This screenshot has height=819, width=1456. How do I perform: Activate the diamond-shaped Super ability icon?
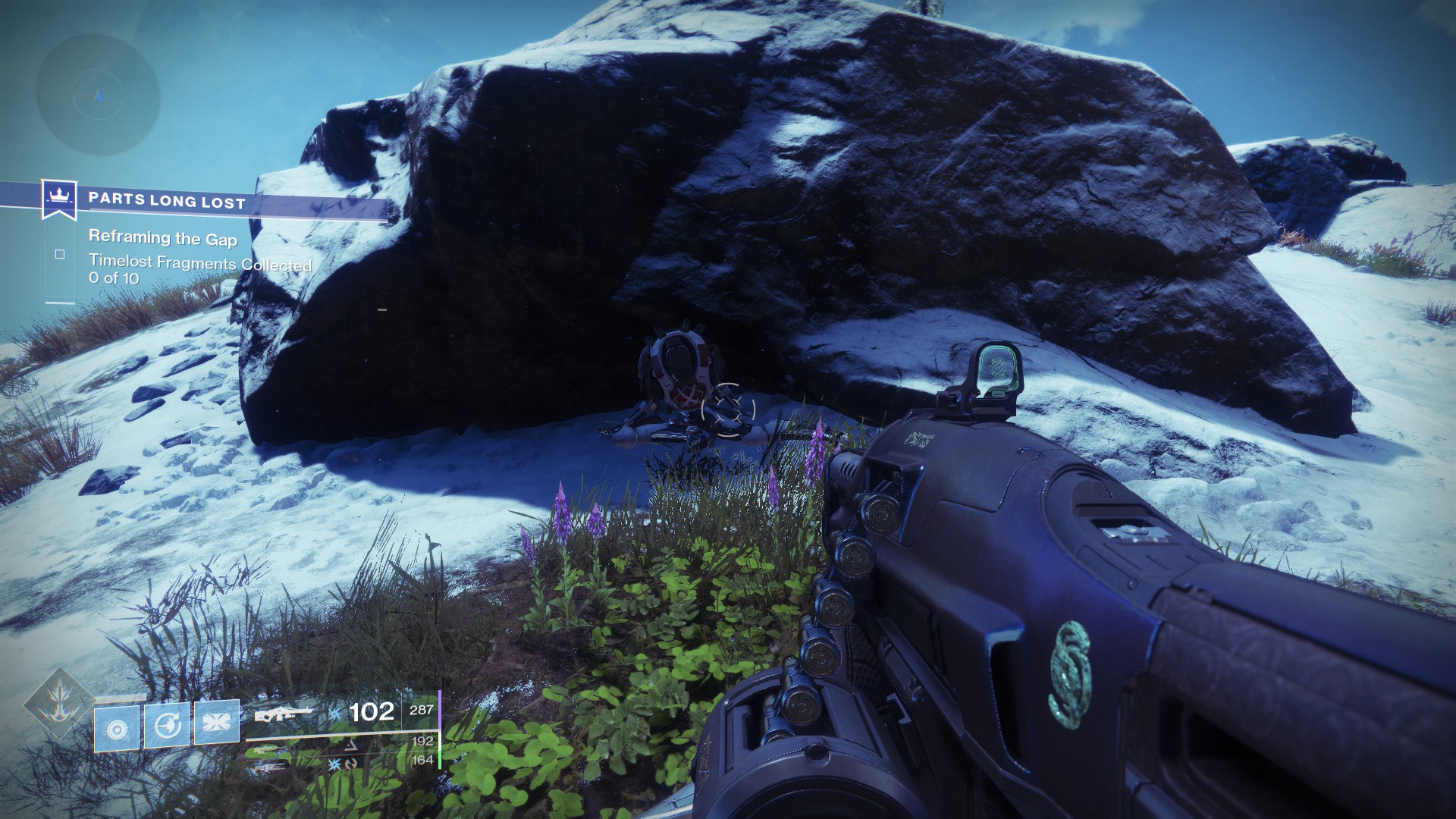click(x=58, y=703)
